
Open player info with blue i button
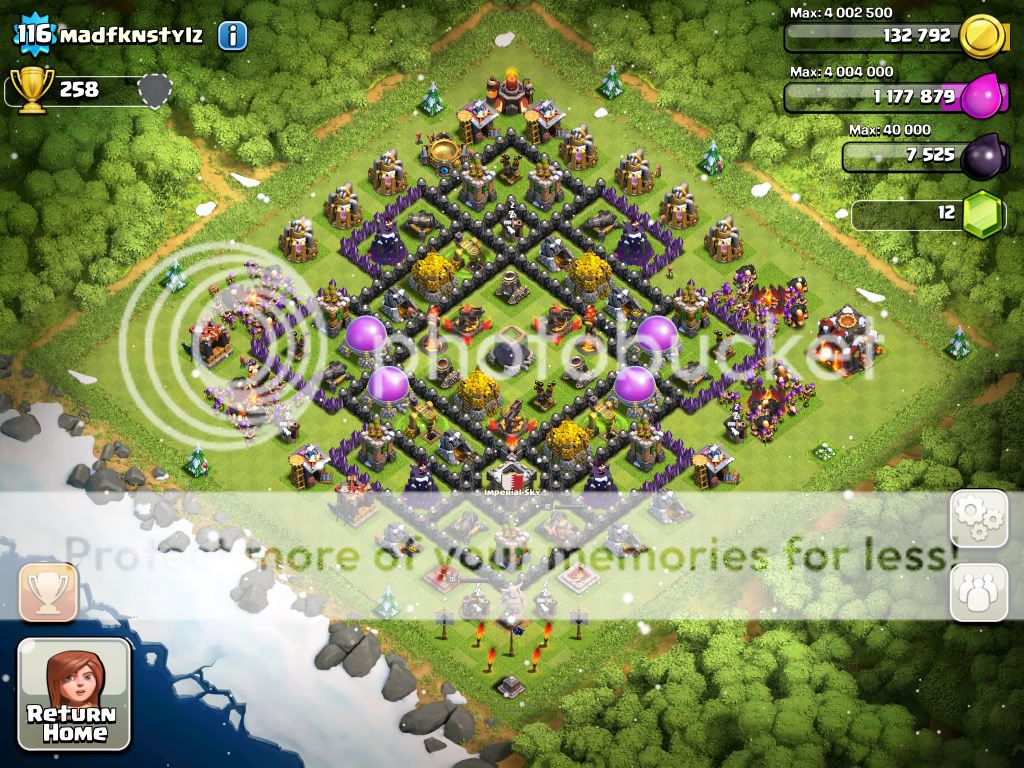232,37
